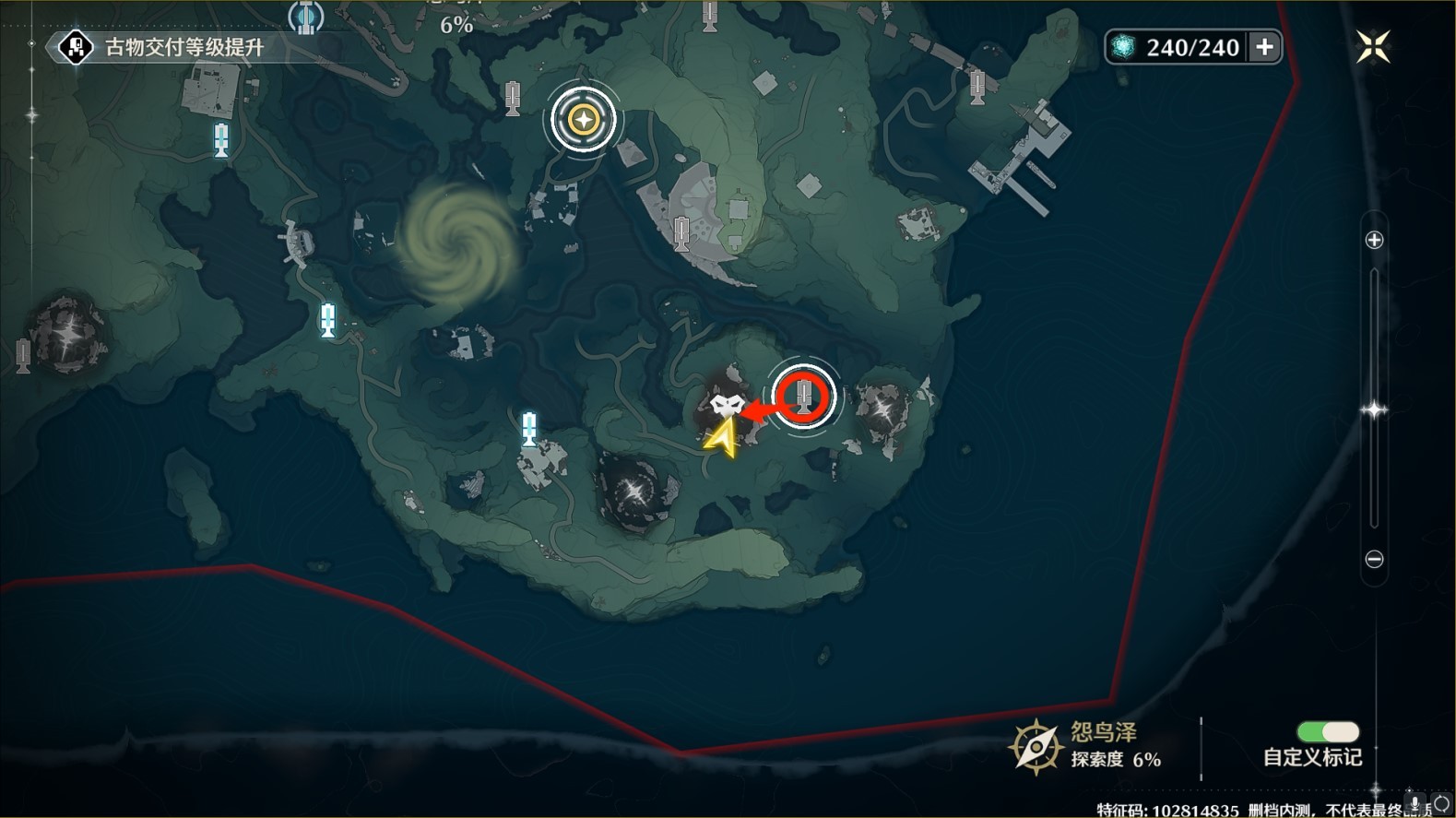Click the golden quest marker on map

tap(583, 119)
